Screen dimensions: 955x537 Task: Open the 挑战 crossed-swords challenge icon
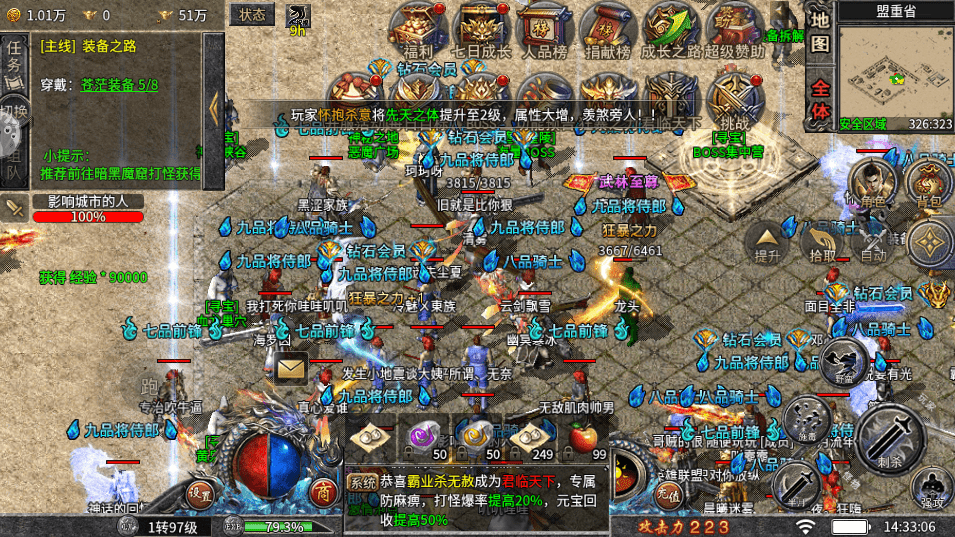735,95
